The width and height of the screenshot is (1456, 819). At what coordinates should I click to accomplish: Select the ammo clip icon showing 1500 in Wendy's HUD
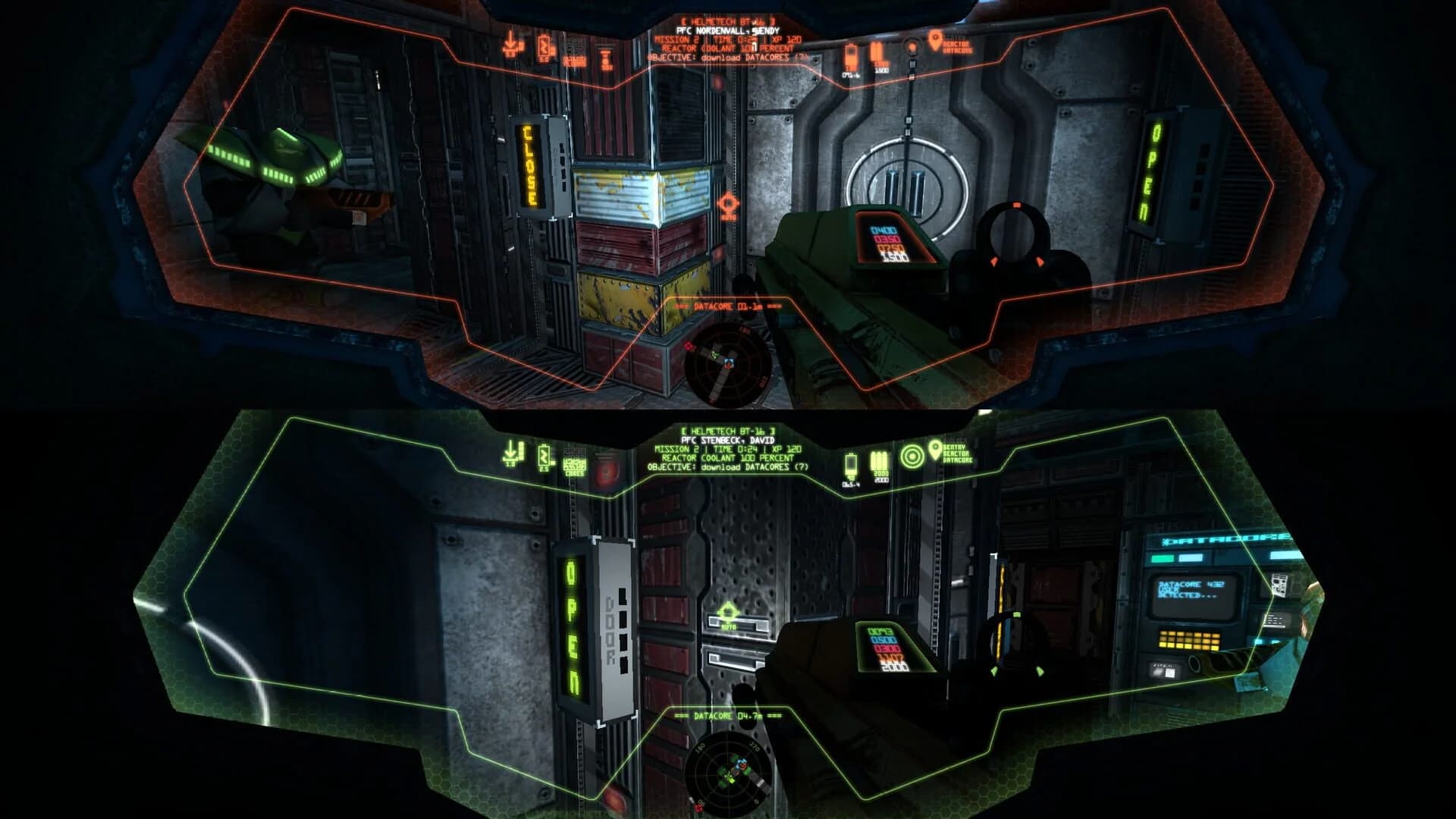tap(876, 51)
